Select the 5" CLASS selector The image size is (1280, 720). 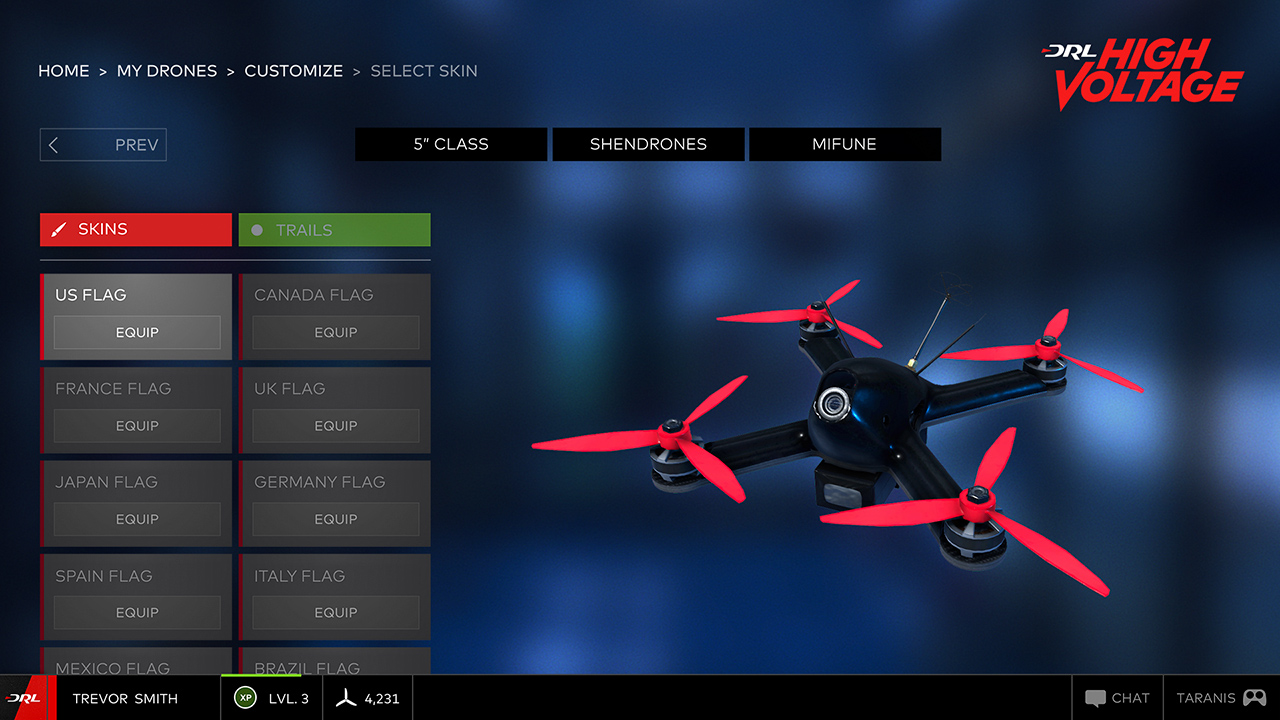451,144
